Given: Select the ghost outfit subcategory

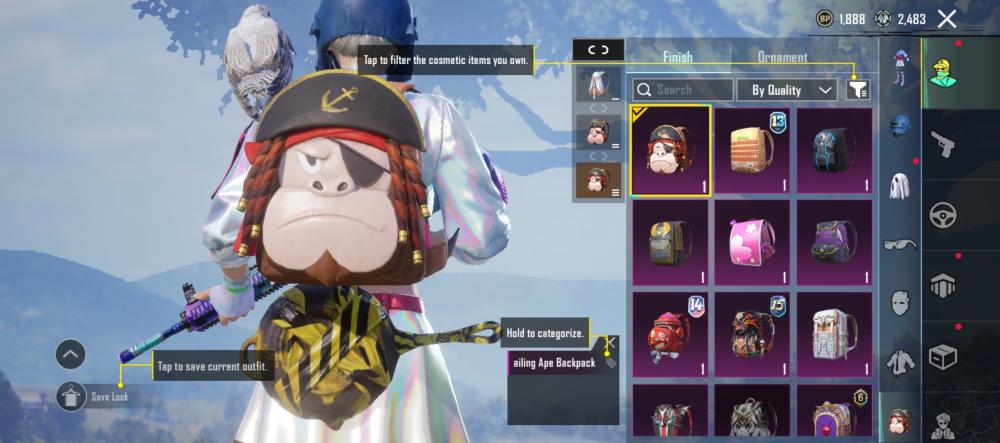Looking at the screenshot, I should tap(900, 186).
